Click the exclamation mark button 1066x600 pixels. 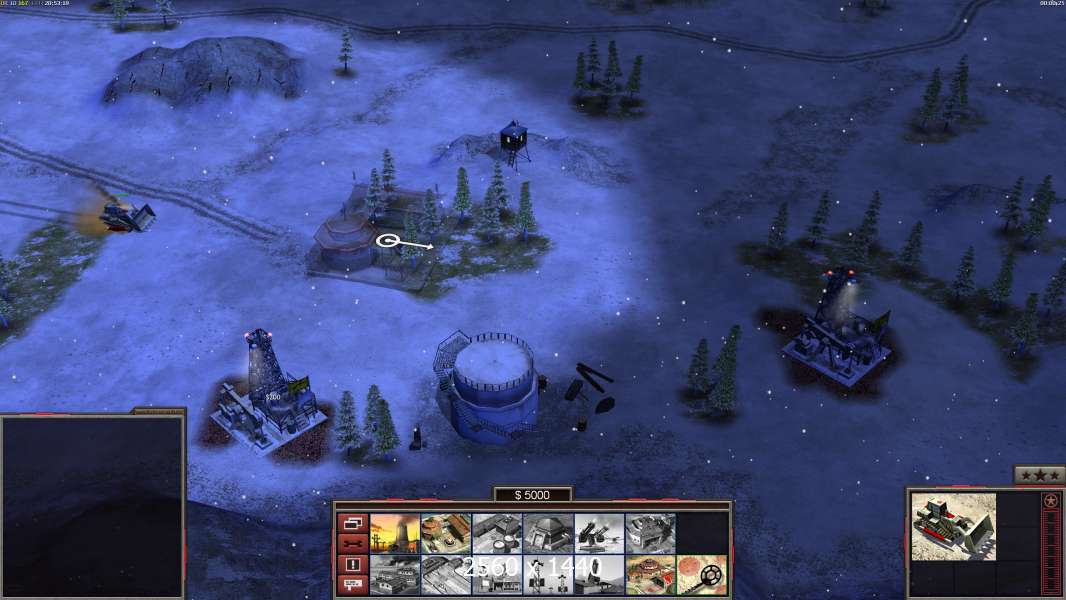point(352,565)
